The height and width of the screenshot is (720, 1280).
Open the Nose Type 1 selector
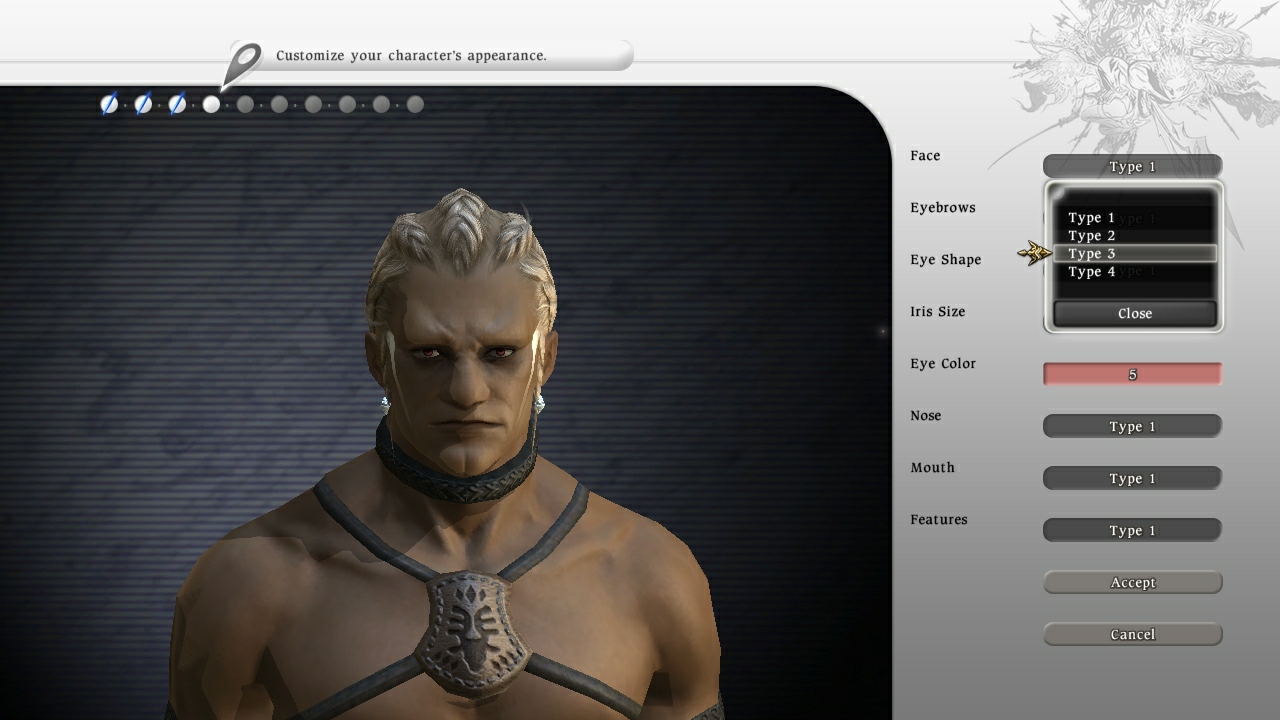tap(1132, 426)
